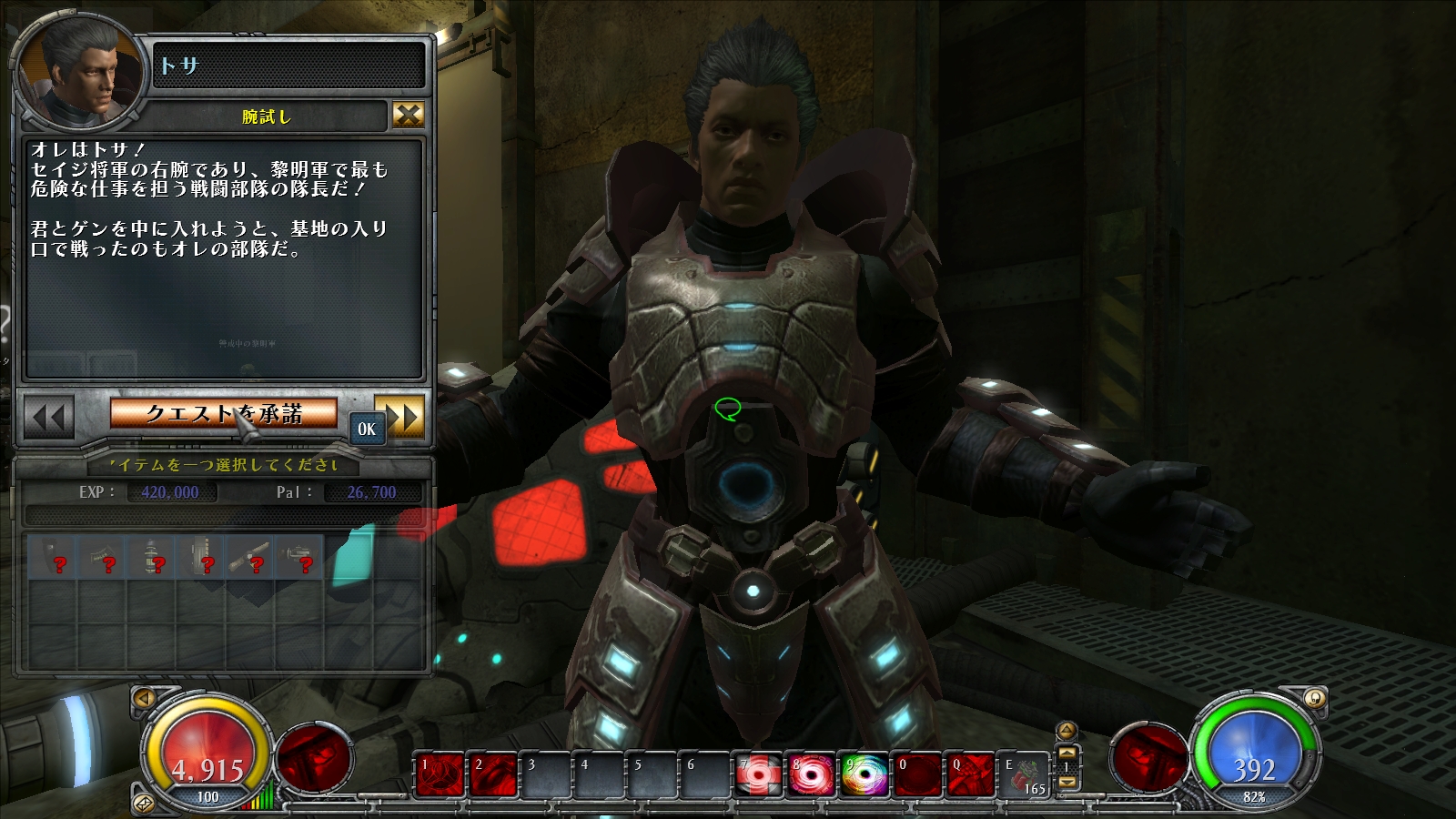Viewport: 1456px width, 819px height.
Task: Click the blue OK button
Action: tap(367, 430)
